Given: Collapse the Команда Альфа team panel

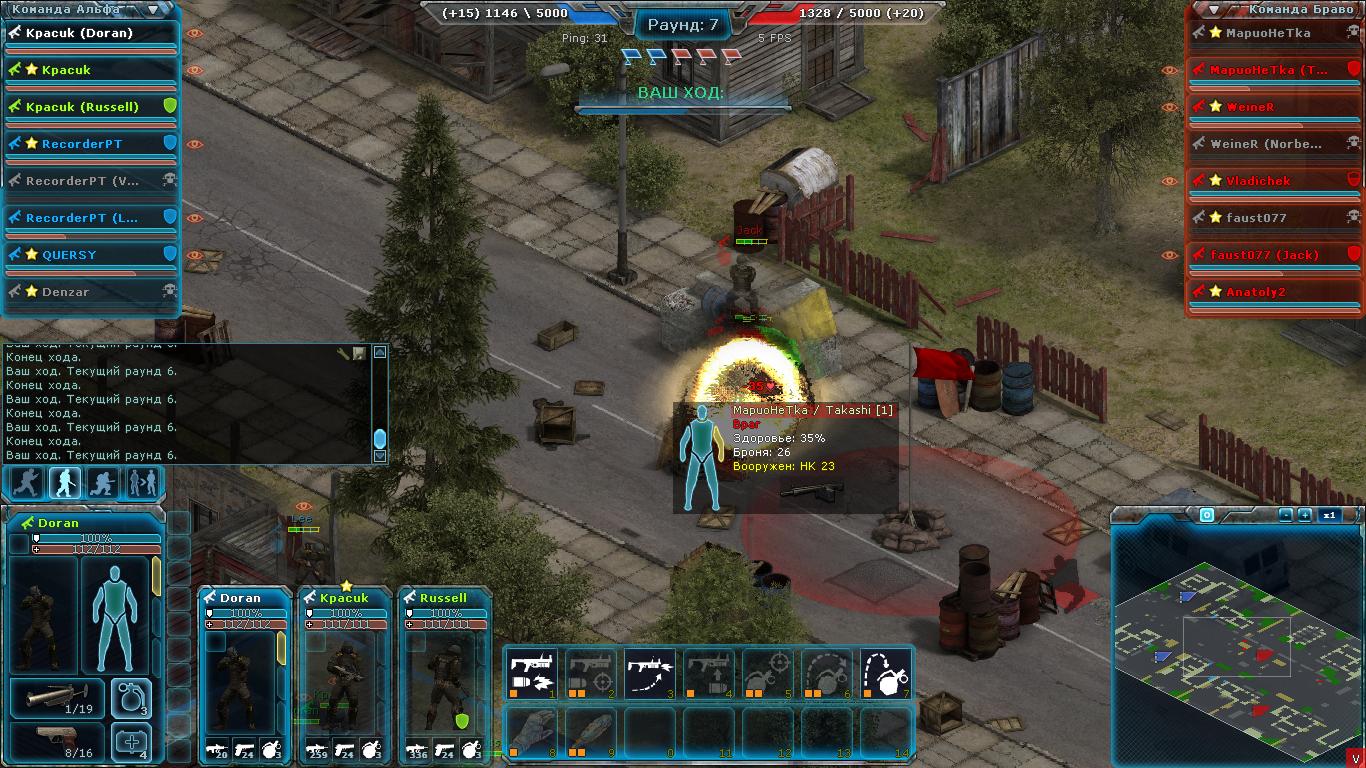Looking at the screenshot, I should 152,10.
